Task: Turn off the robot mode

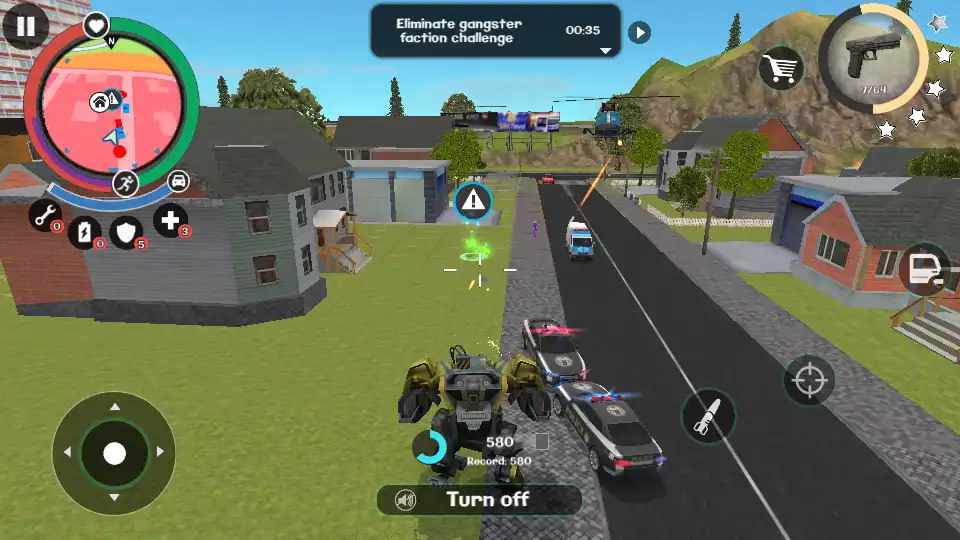Action: (479, 499)
